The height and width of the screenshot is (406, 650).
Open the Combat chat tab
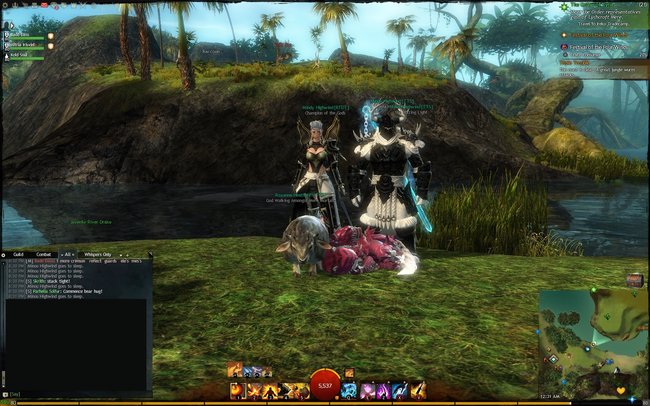[x=44, y=255]
